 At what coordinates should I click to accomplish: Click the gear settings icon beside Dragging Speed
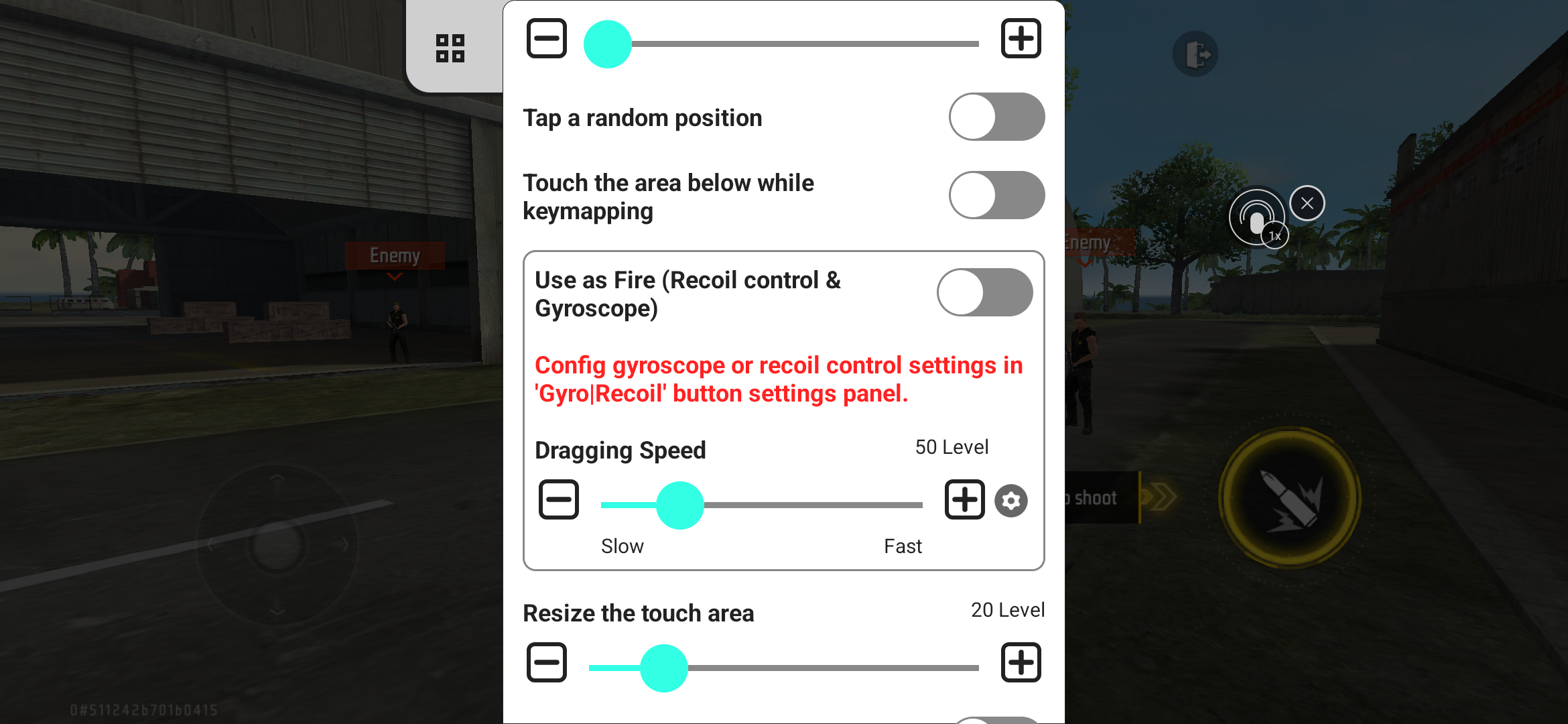pos(1010,501)
